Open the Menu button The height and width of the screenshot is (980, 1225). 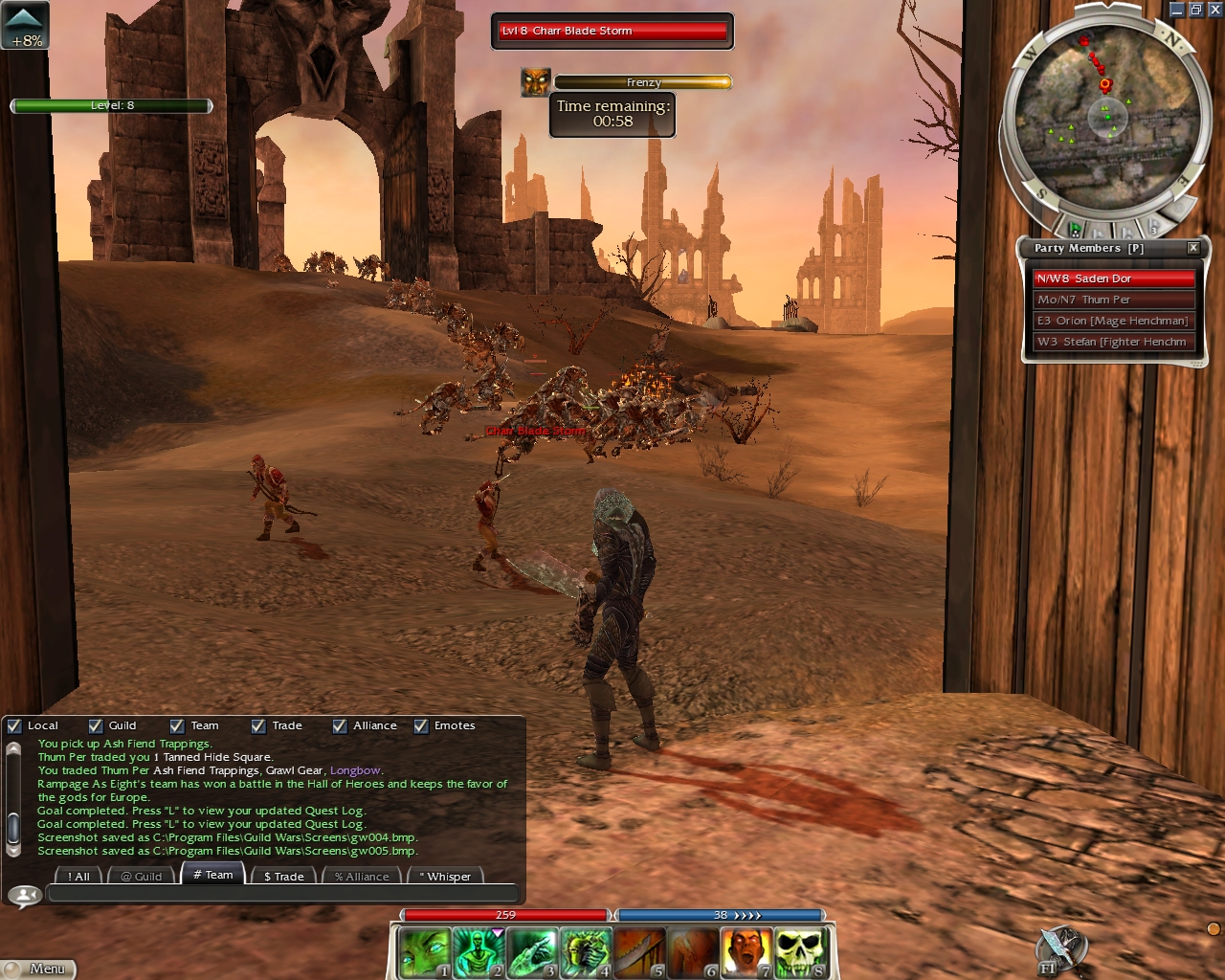[x=38, y=969]
